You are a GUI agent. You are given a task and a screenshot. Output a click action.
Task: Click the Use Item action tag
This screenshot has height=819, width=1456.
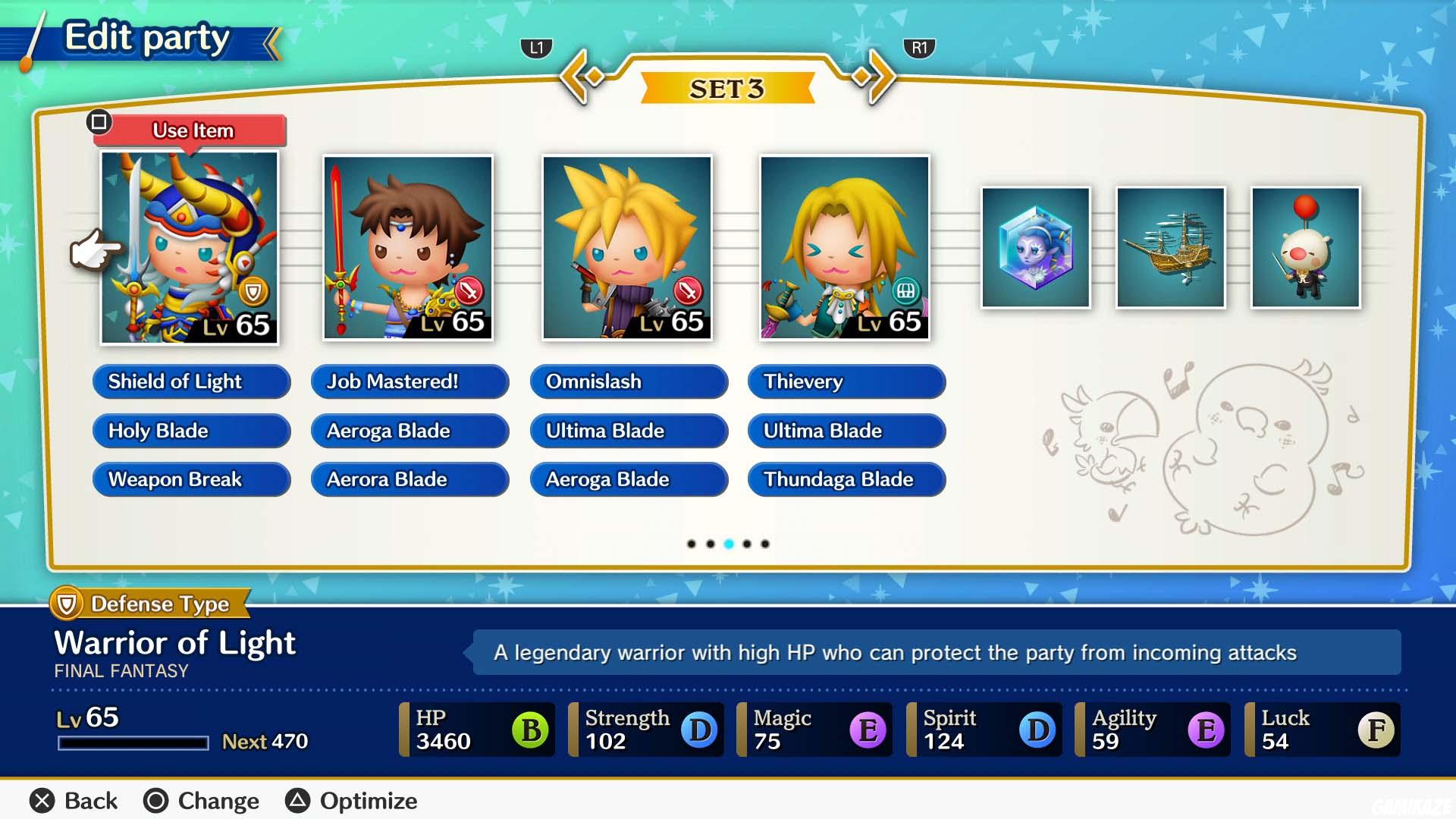[x=192, y=130]
